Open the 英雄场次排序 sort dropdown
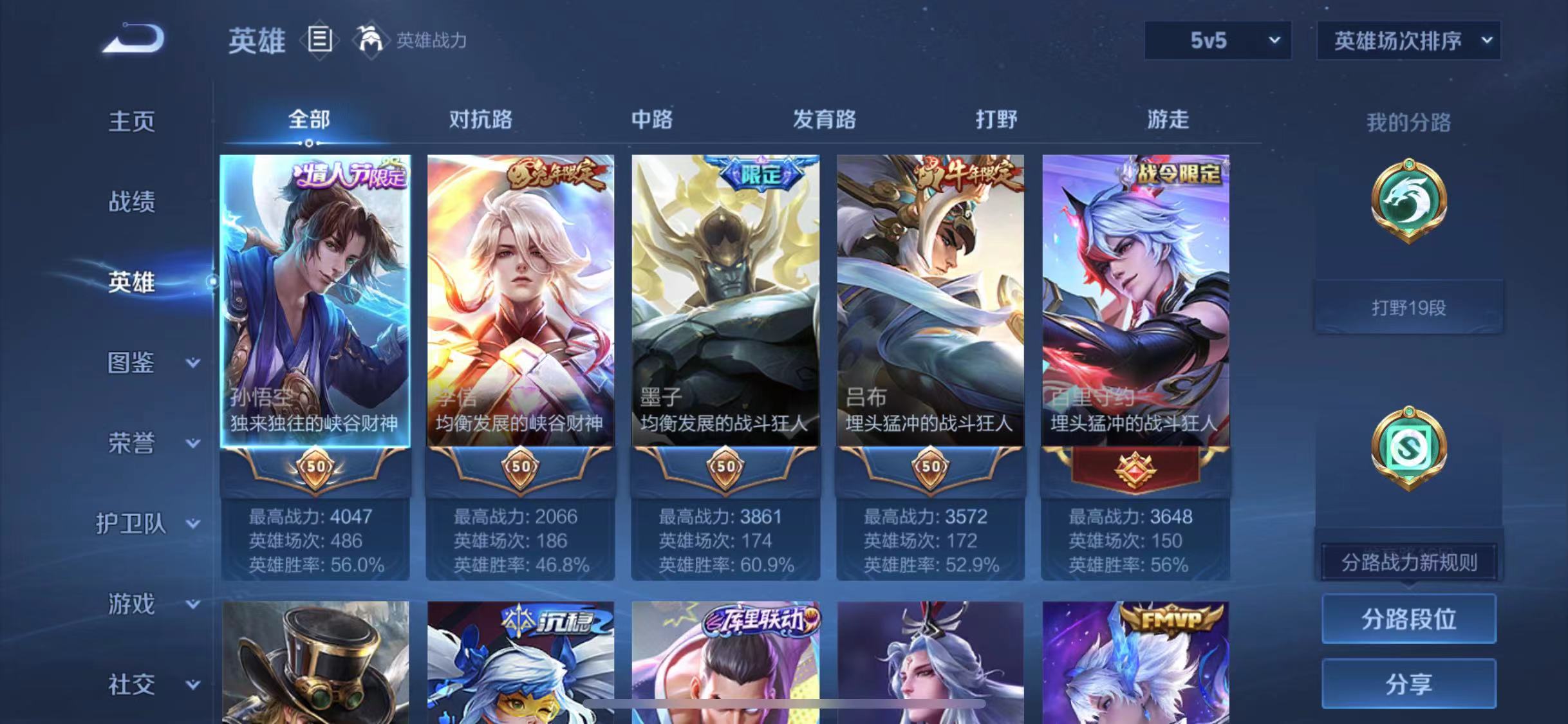The height and width of the screenshot is (724, 1568). pyautogui.click(x=1407, y=40)
